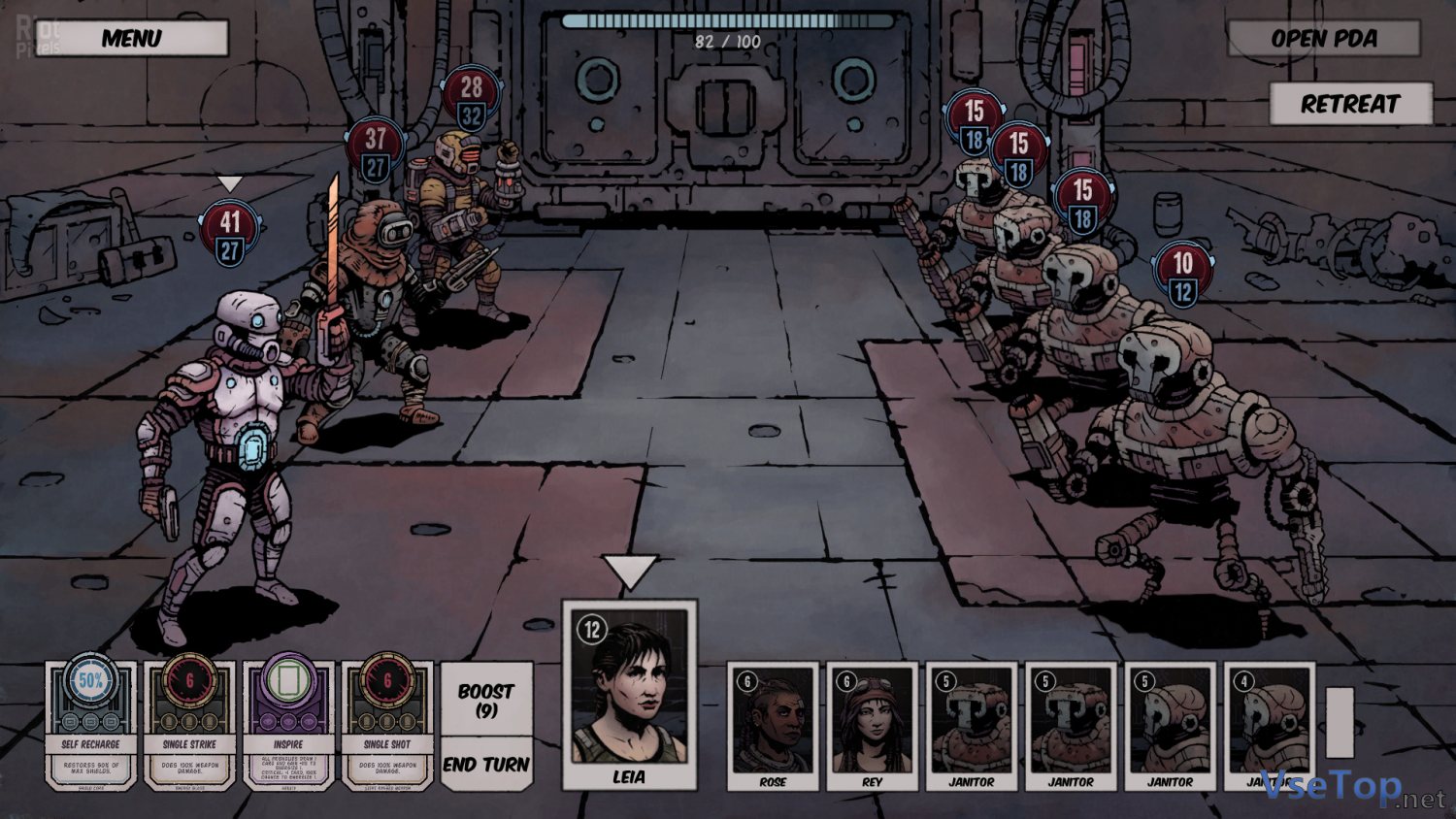
Task: Open the Menu button
Action: [x=132, y=39]
